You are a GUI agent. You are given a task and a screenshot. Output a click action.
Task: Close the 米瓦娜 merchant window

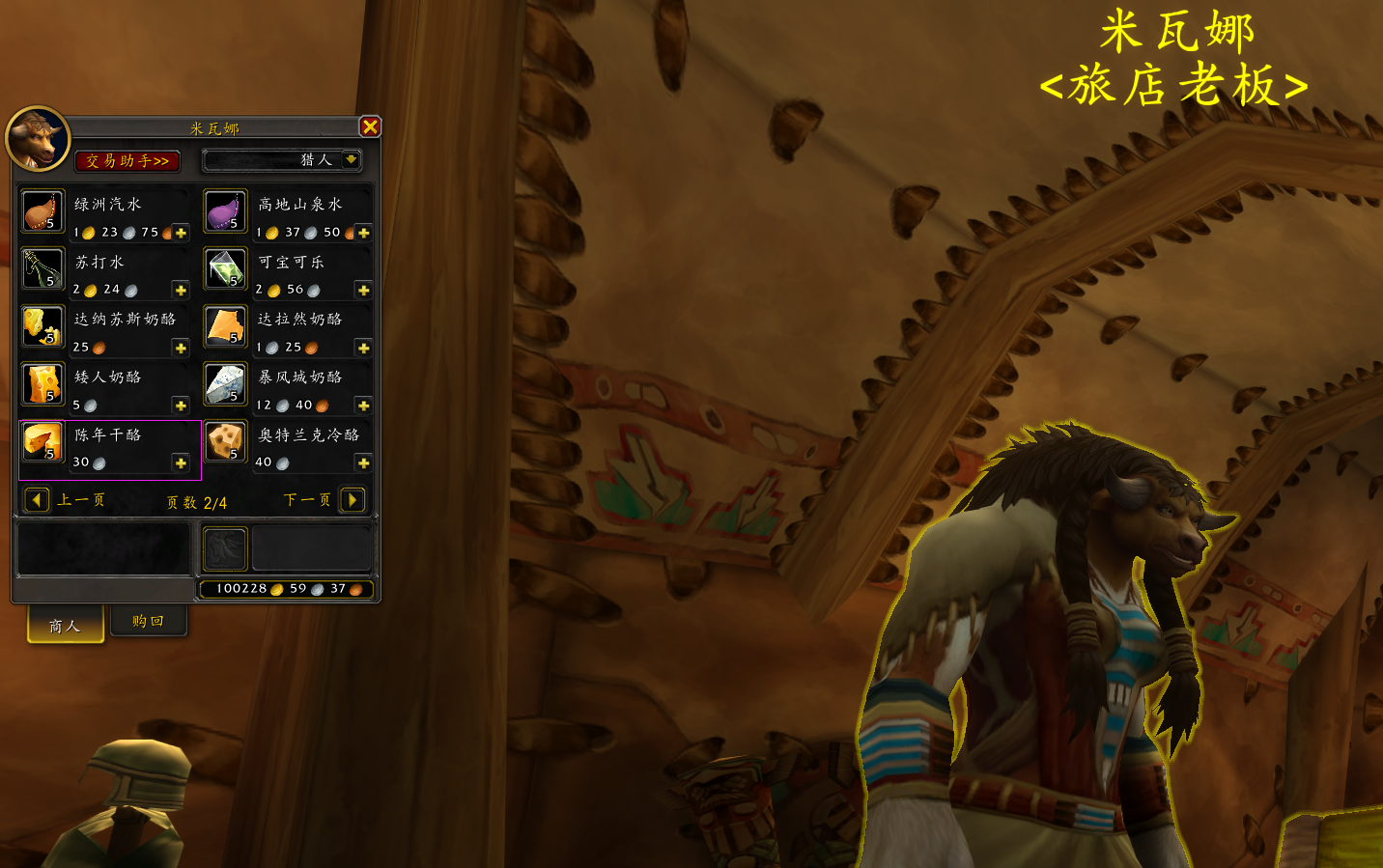370,126
